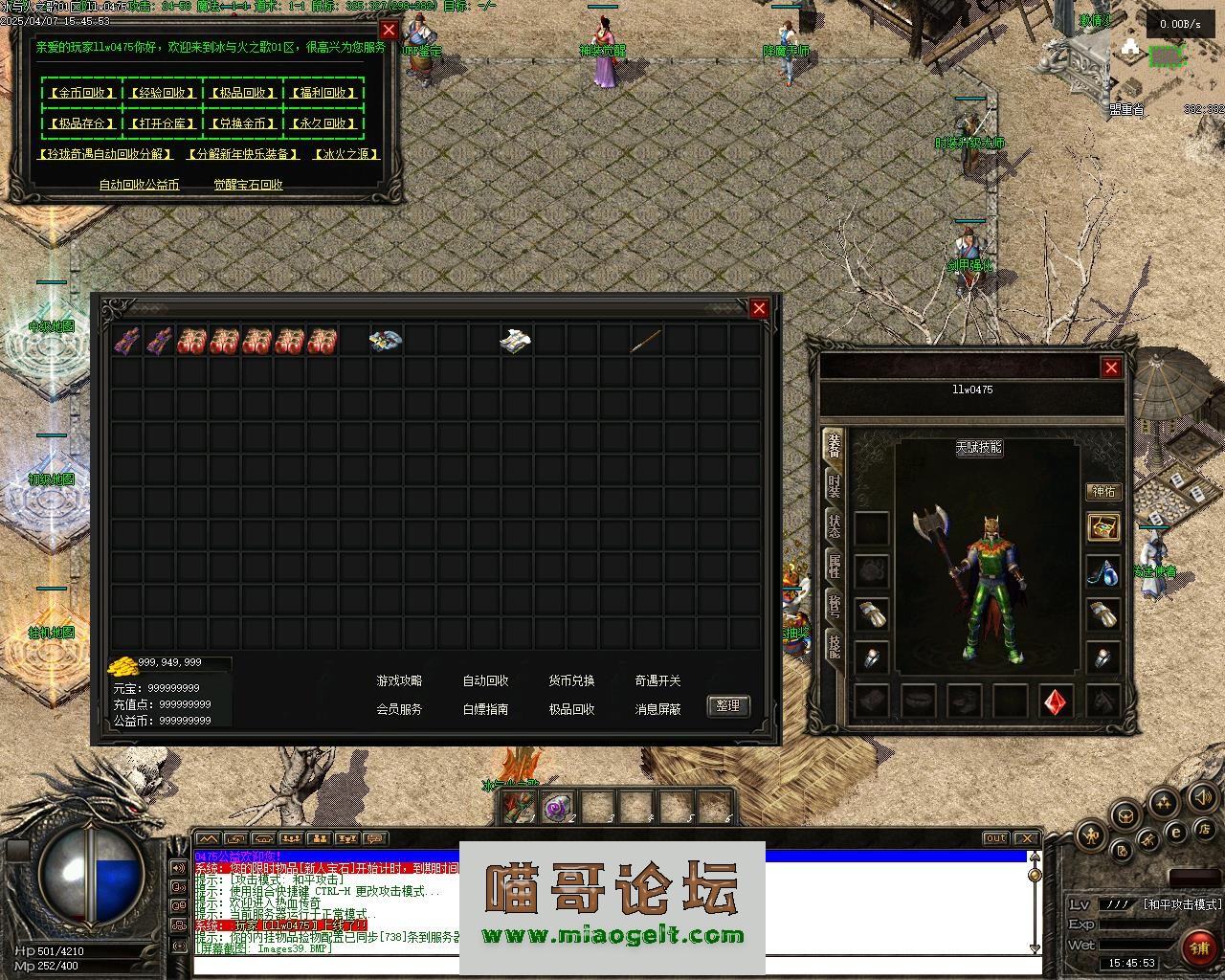Viewport: 1225px width, 980px height.
Task: Open the 天赋技能 talent skills button
Action: coord(979,447)
